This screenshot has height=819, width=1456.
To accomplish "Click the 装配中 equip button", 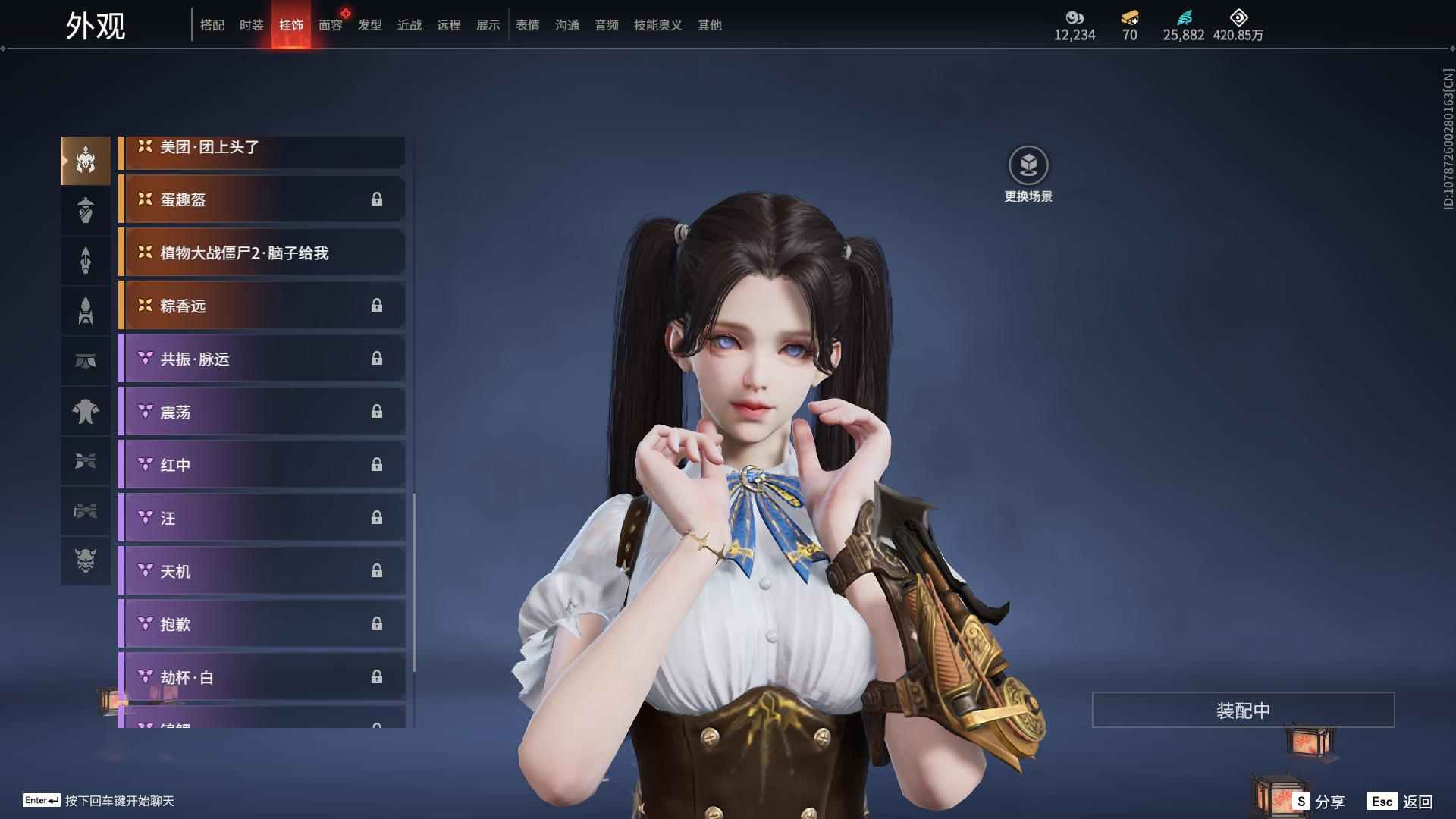I will (1243, 710).
